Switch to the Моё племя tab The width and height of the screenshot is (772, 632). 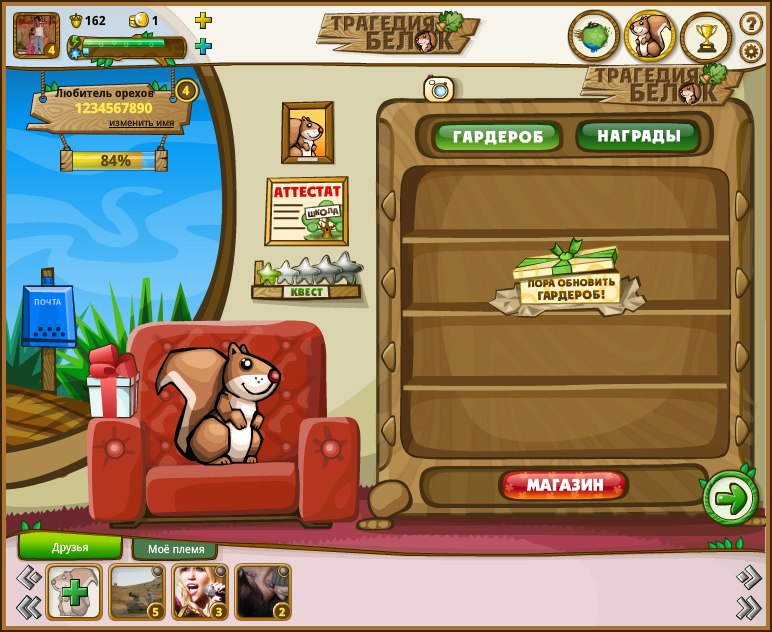(175, 549)
